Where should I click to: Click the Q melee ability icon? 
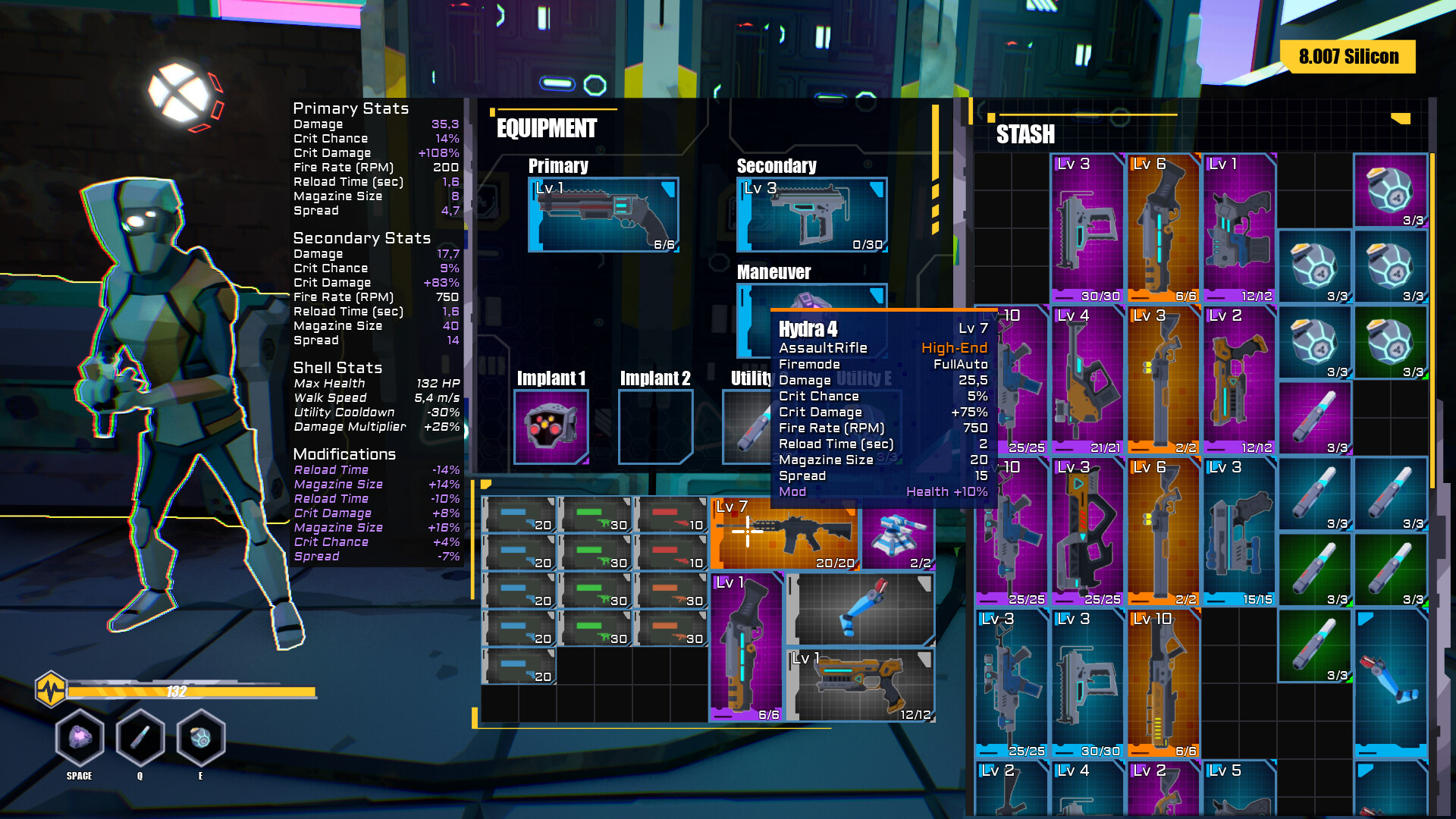tap(140, 737)
